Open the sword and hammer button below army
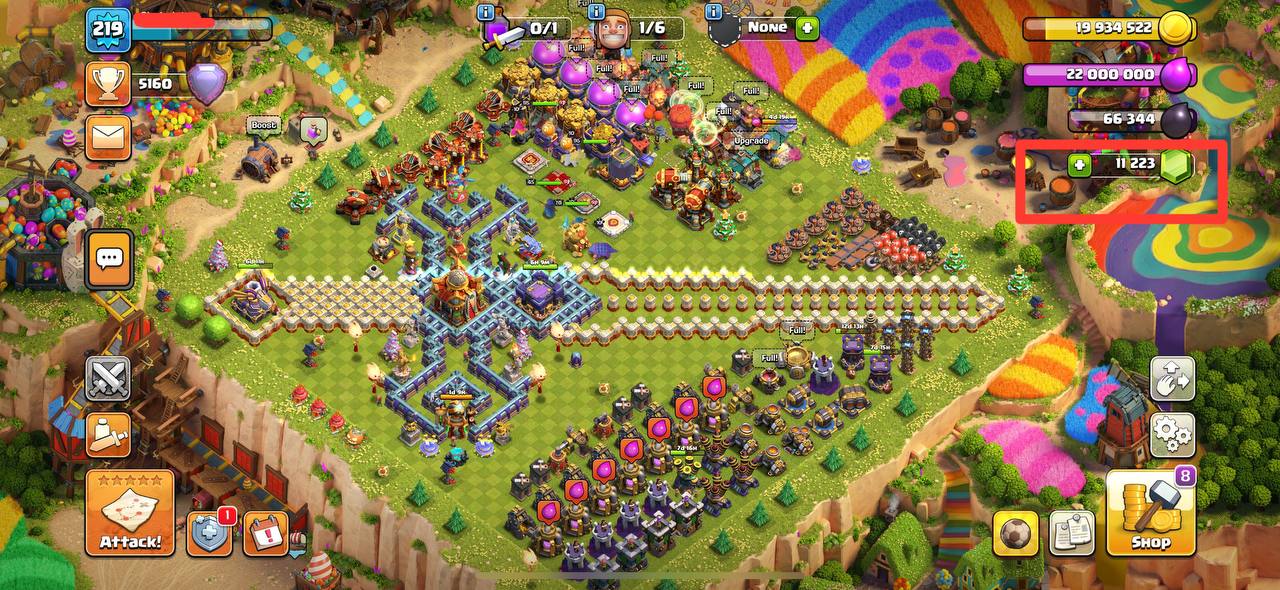 (108, 435)
